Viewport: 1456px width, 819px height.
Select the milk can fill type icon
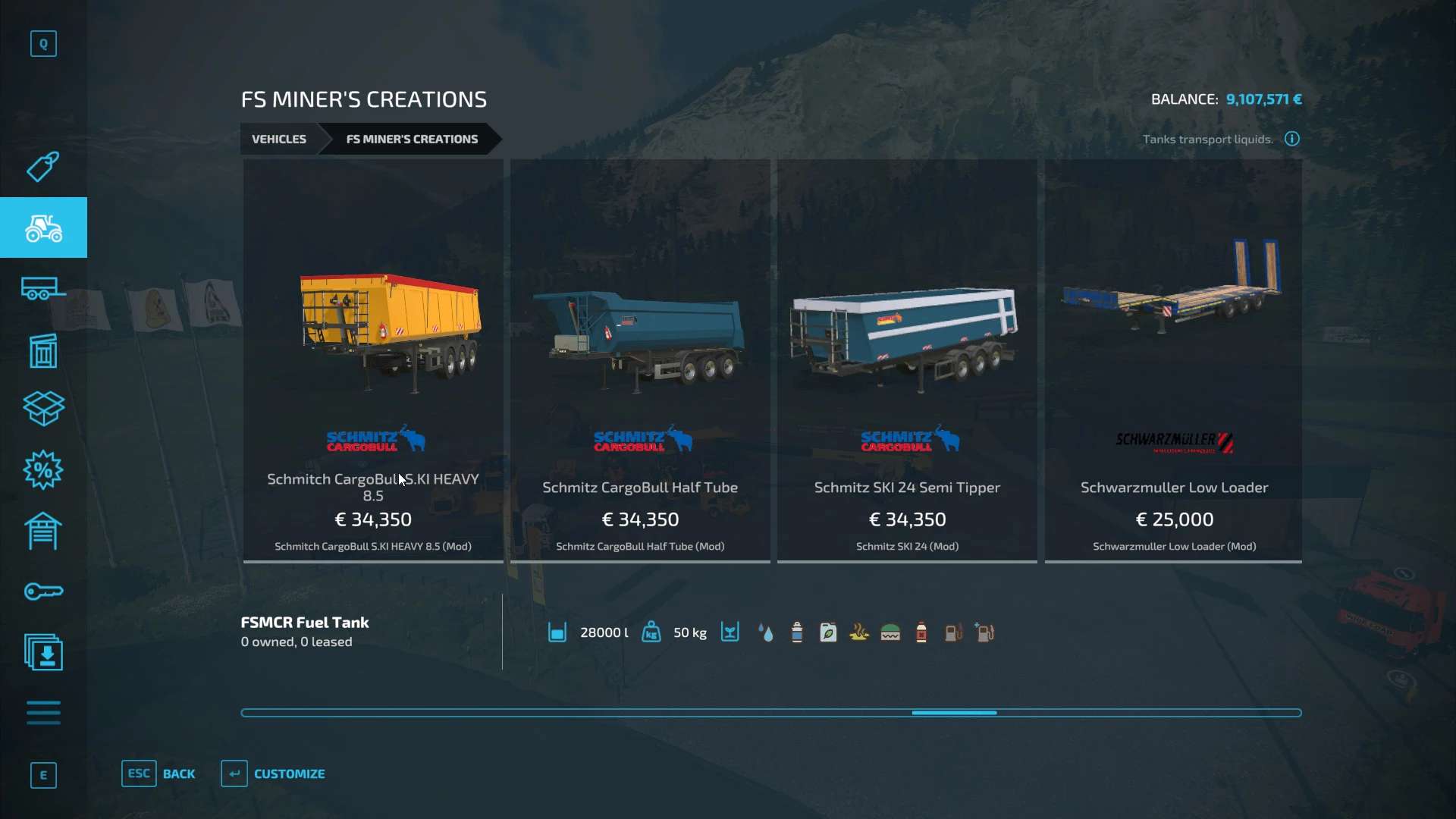coord(796,632)
